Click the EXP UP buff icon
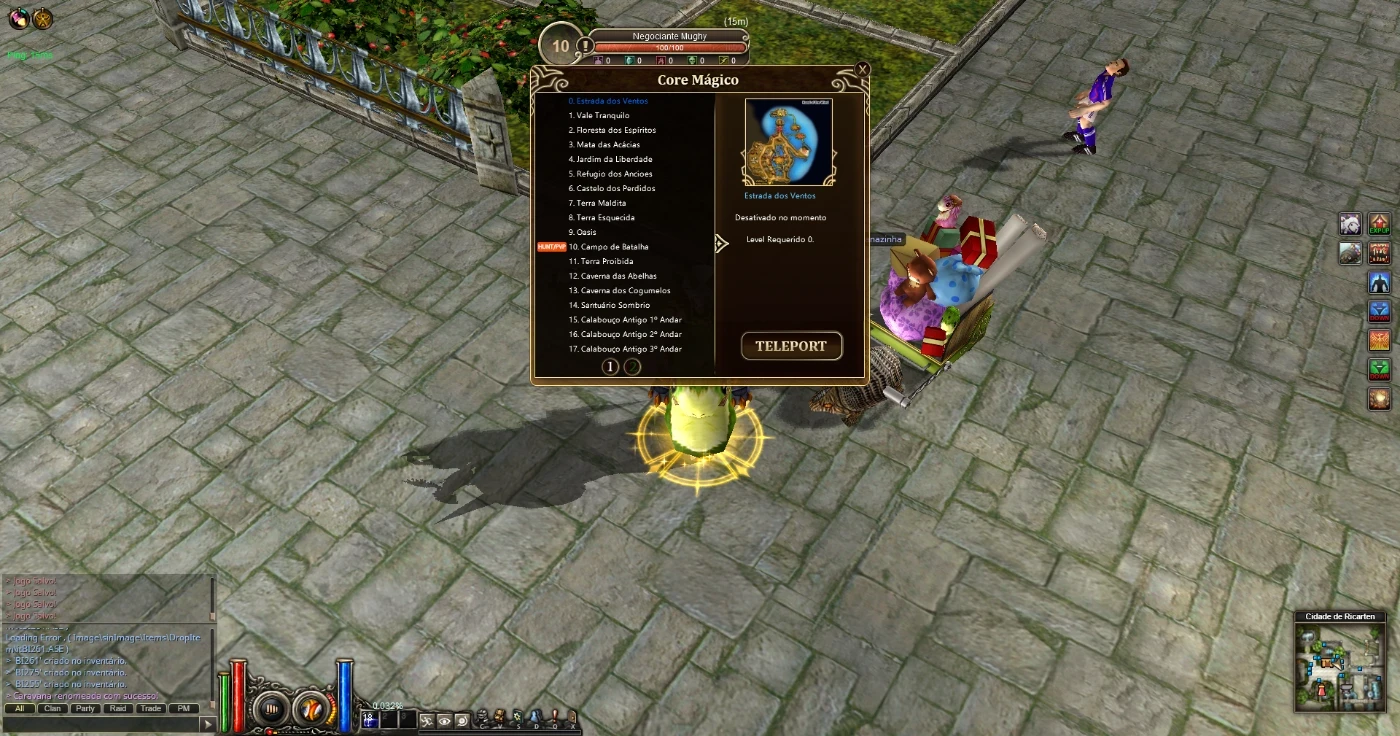 tap(1379, 224)
